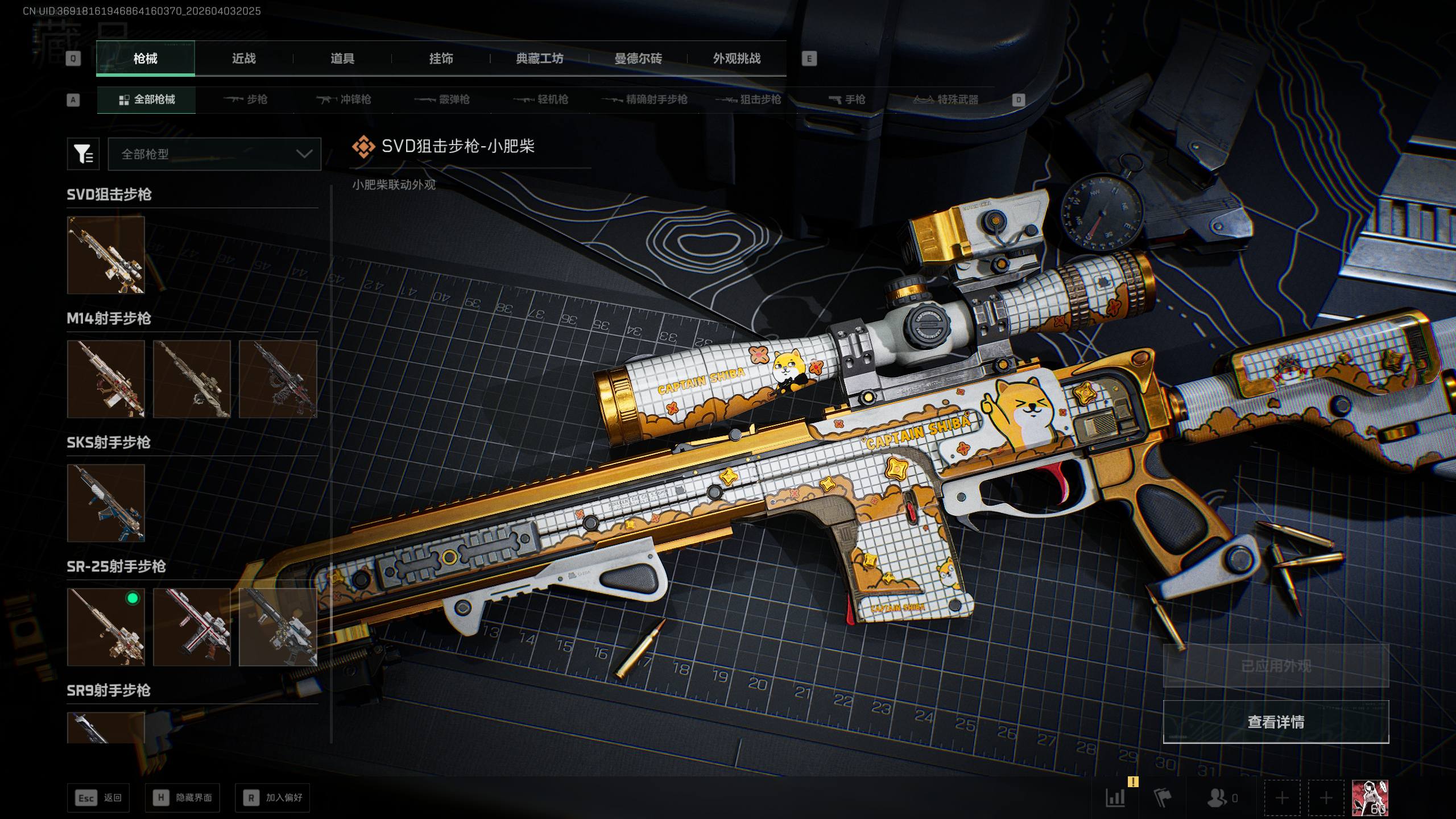
Task: Switch to the 曼德尔砖 tab
Action: pos(638,59)
